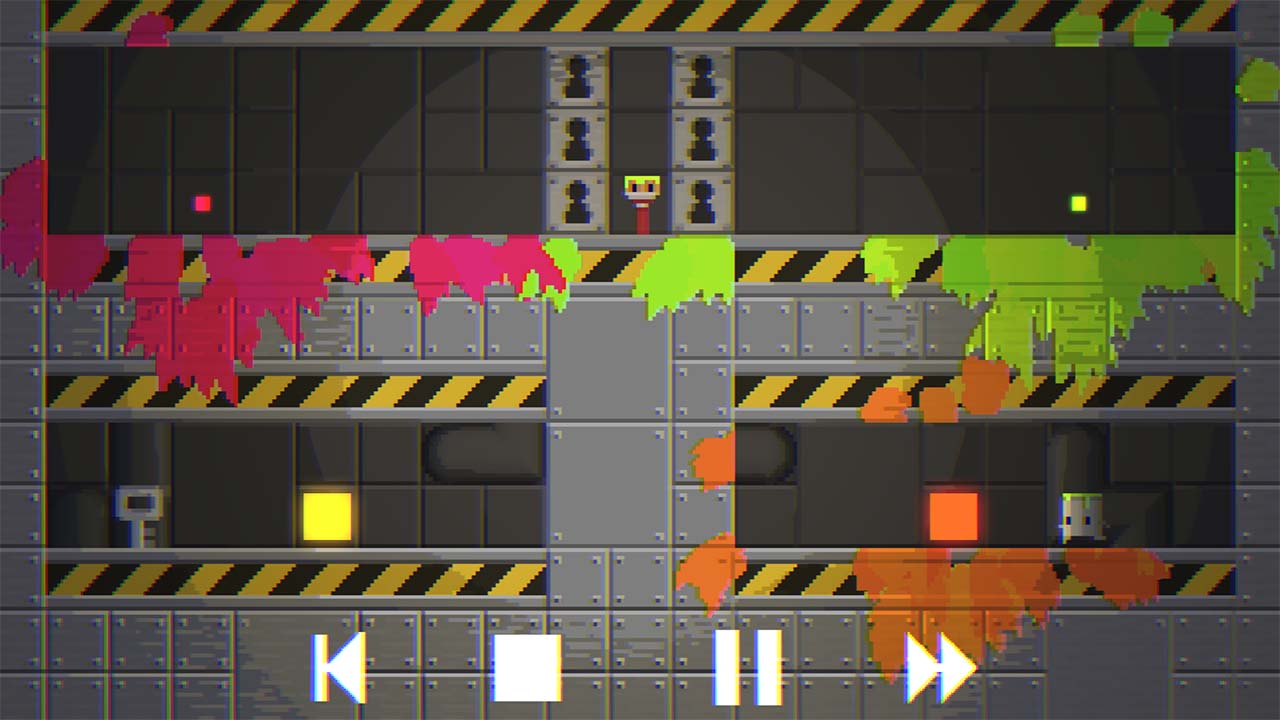
Task: Click the pole beneath the player character
Action: click(x=640, y=215)
